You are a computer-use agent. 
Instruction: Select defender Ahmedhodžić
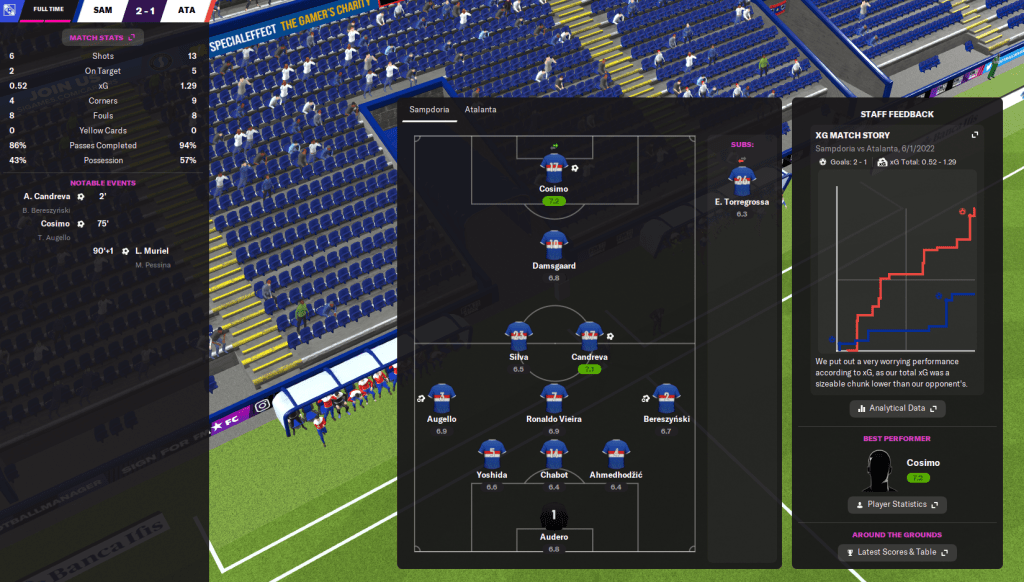click(616, 453)
